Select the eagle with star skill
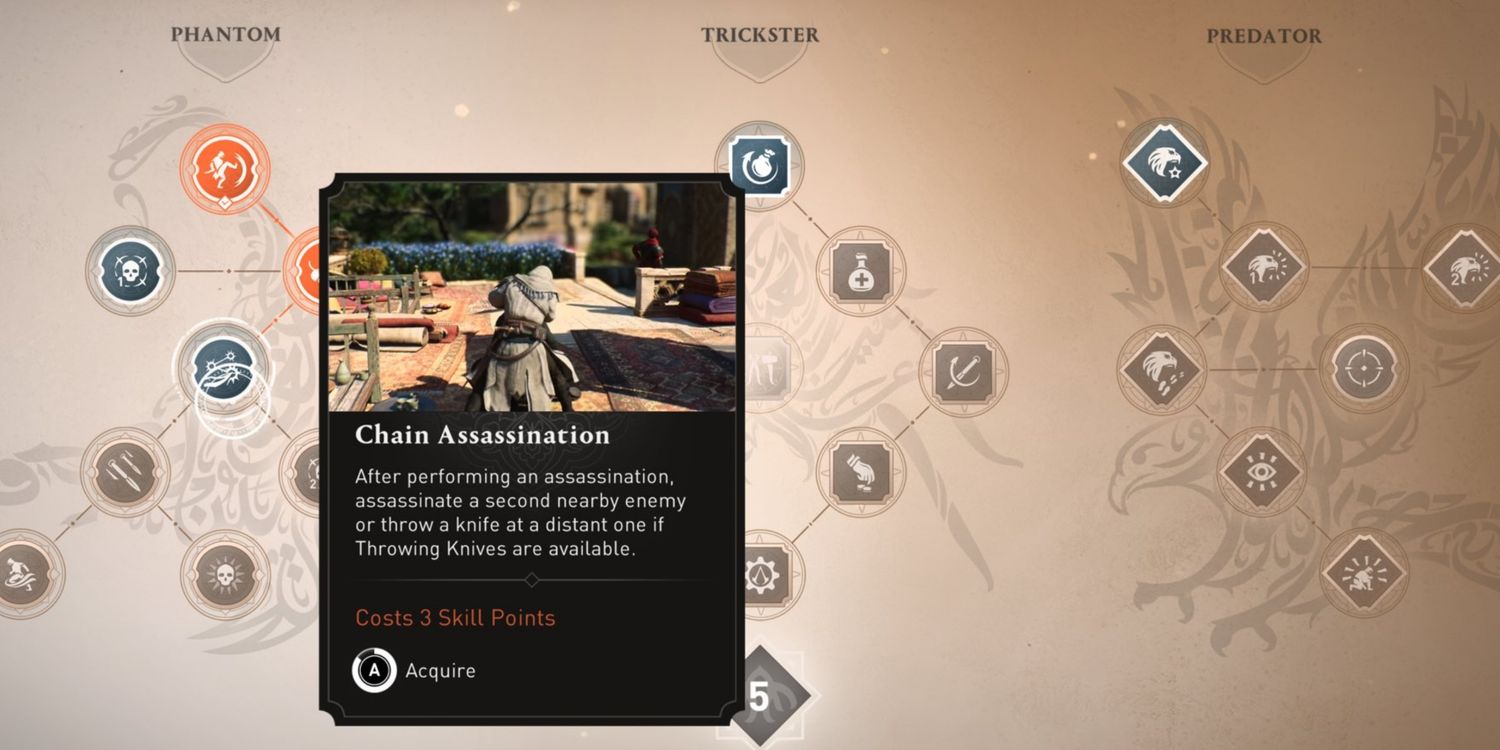 click(1164, 162)
